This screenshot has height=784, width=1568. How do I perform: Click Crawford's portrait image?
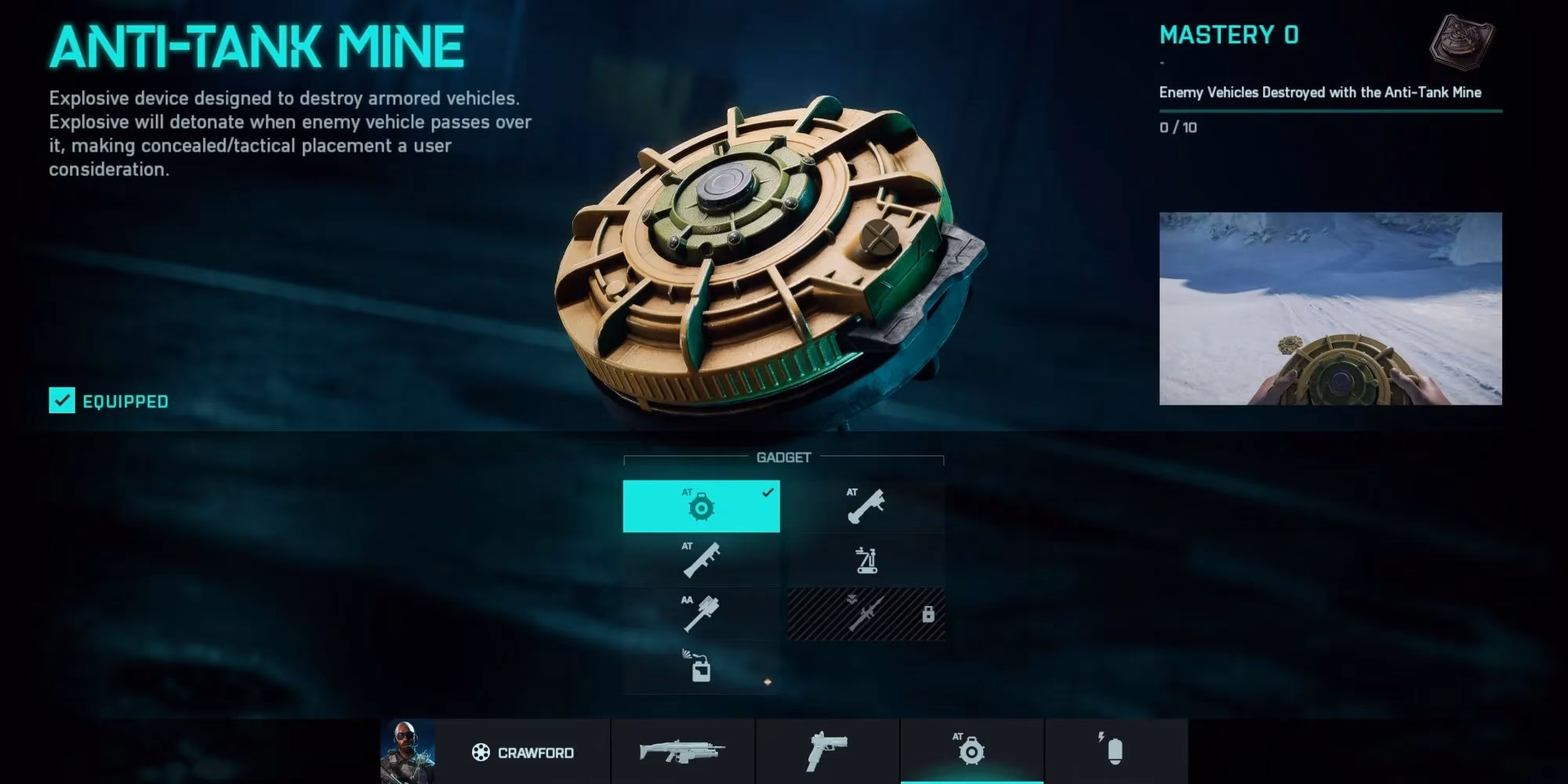(x=407, y=753)
